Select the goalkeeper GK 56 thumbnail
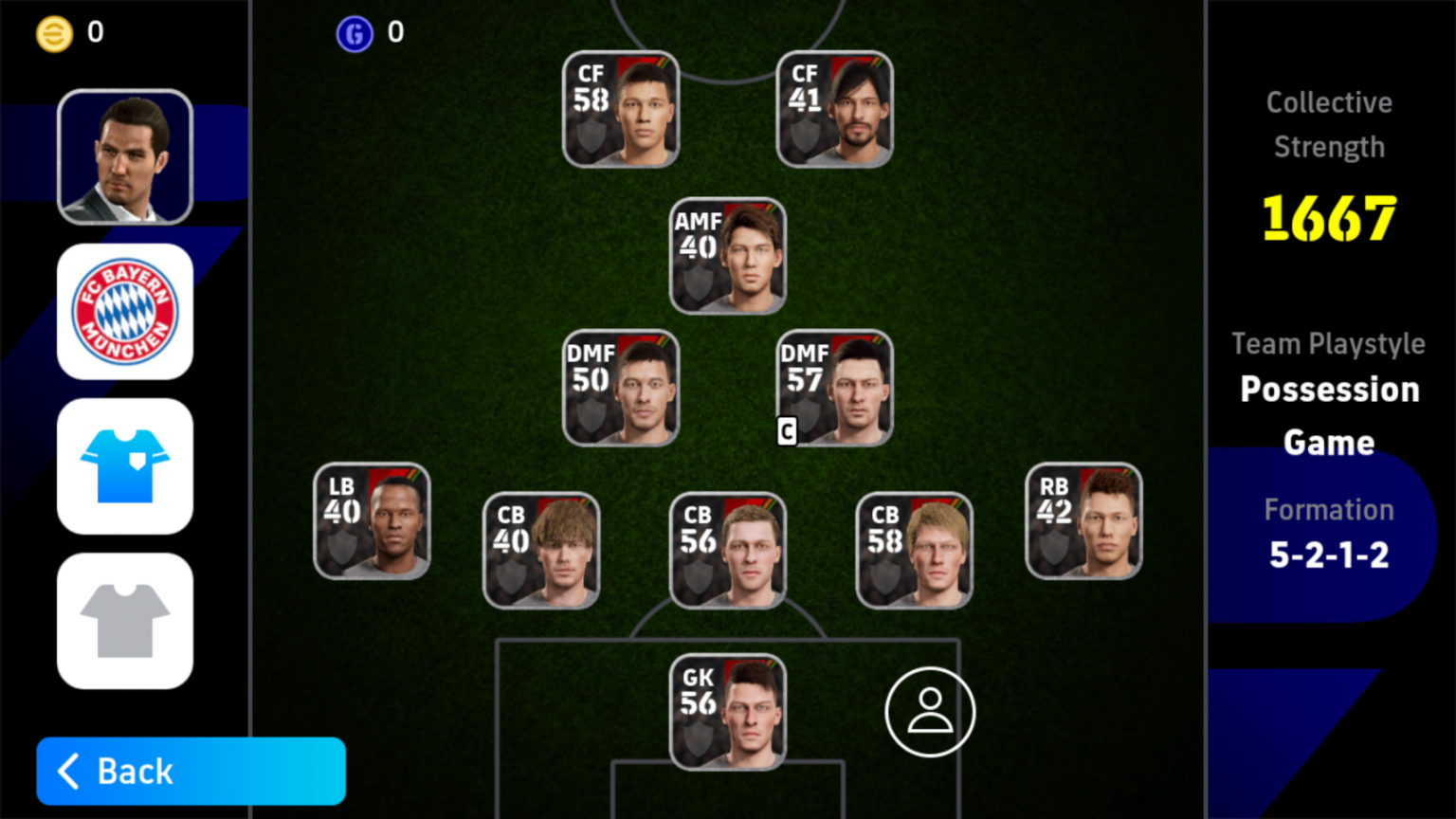The image size is (1456, 819). pos(727,713)
